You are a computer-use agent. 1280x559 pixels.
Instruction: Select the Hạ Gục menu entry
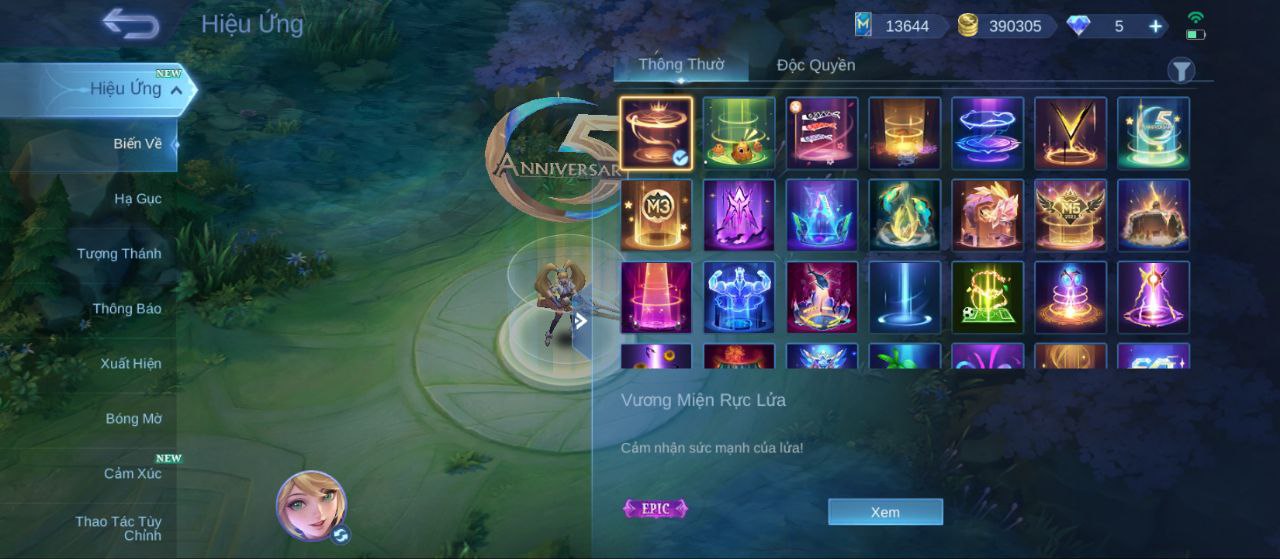[137, 198]
